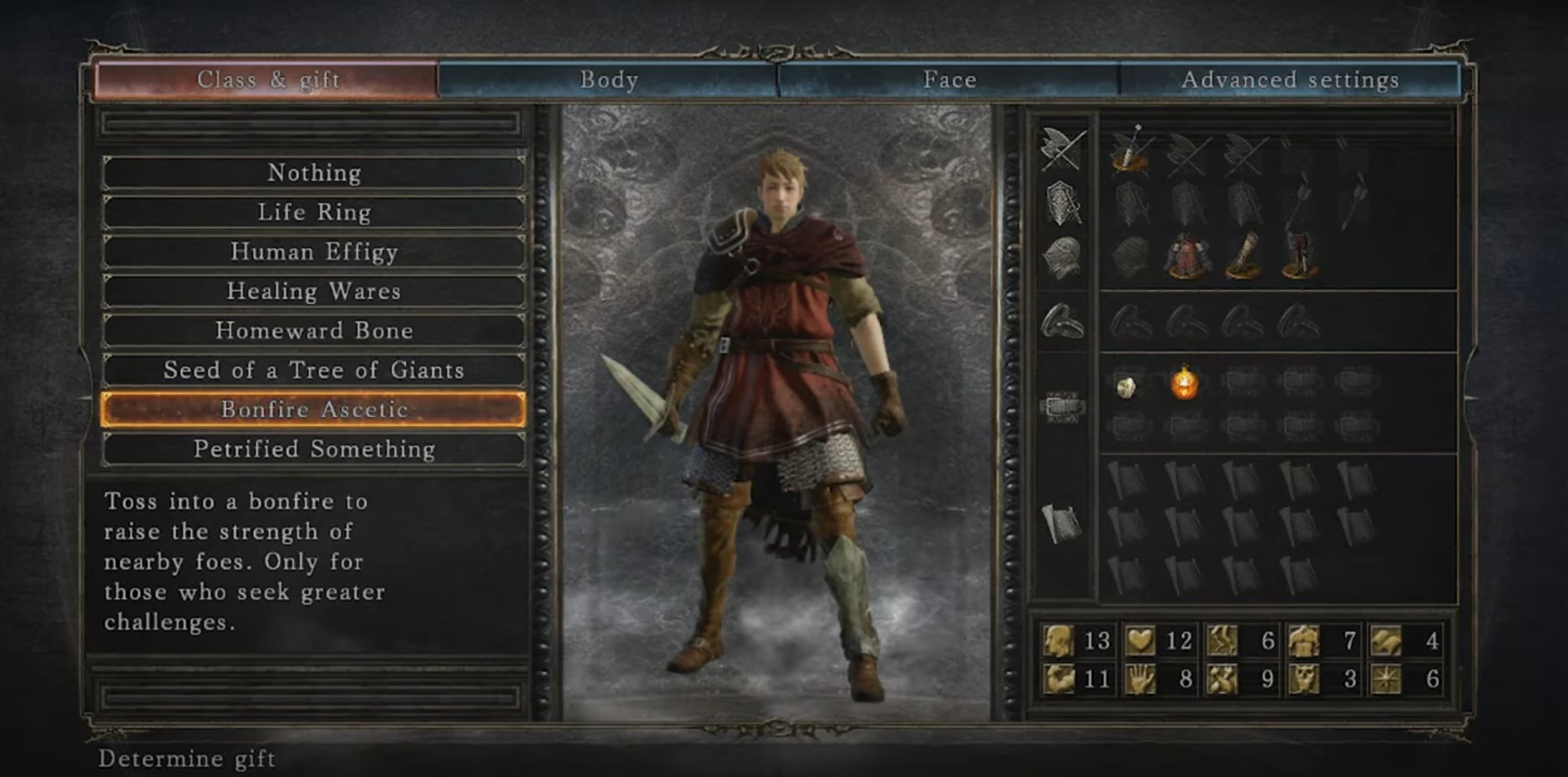Choose Nothing as the starting gift
1568x777 pixels.
314,173
